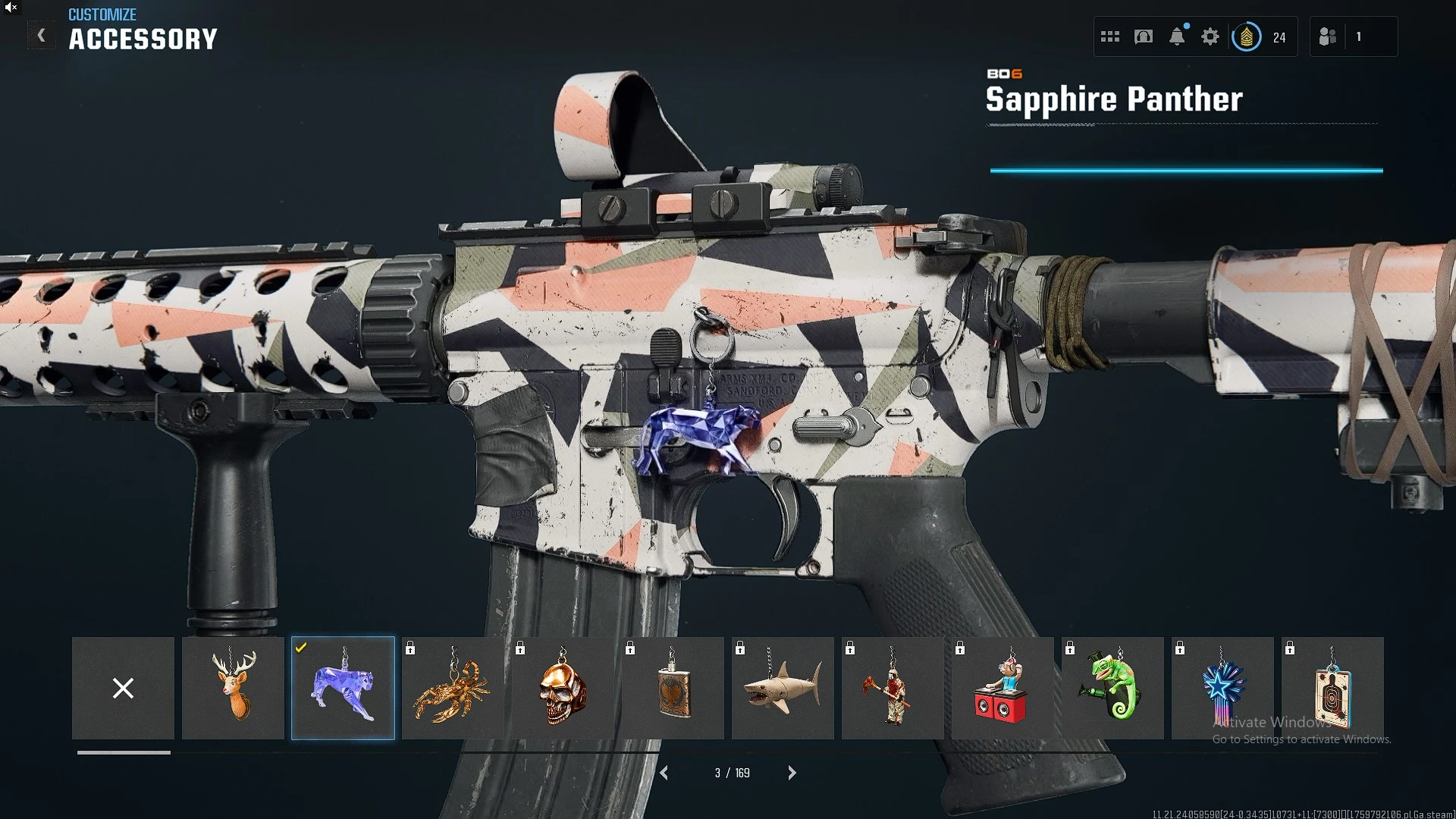Pick the golden scorpion charm
The width and height of the screenshot is (1456, 819).
453,688
